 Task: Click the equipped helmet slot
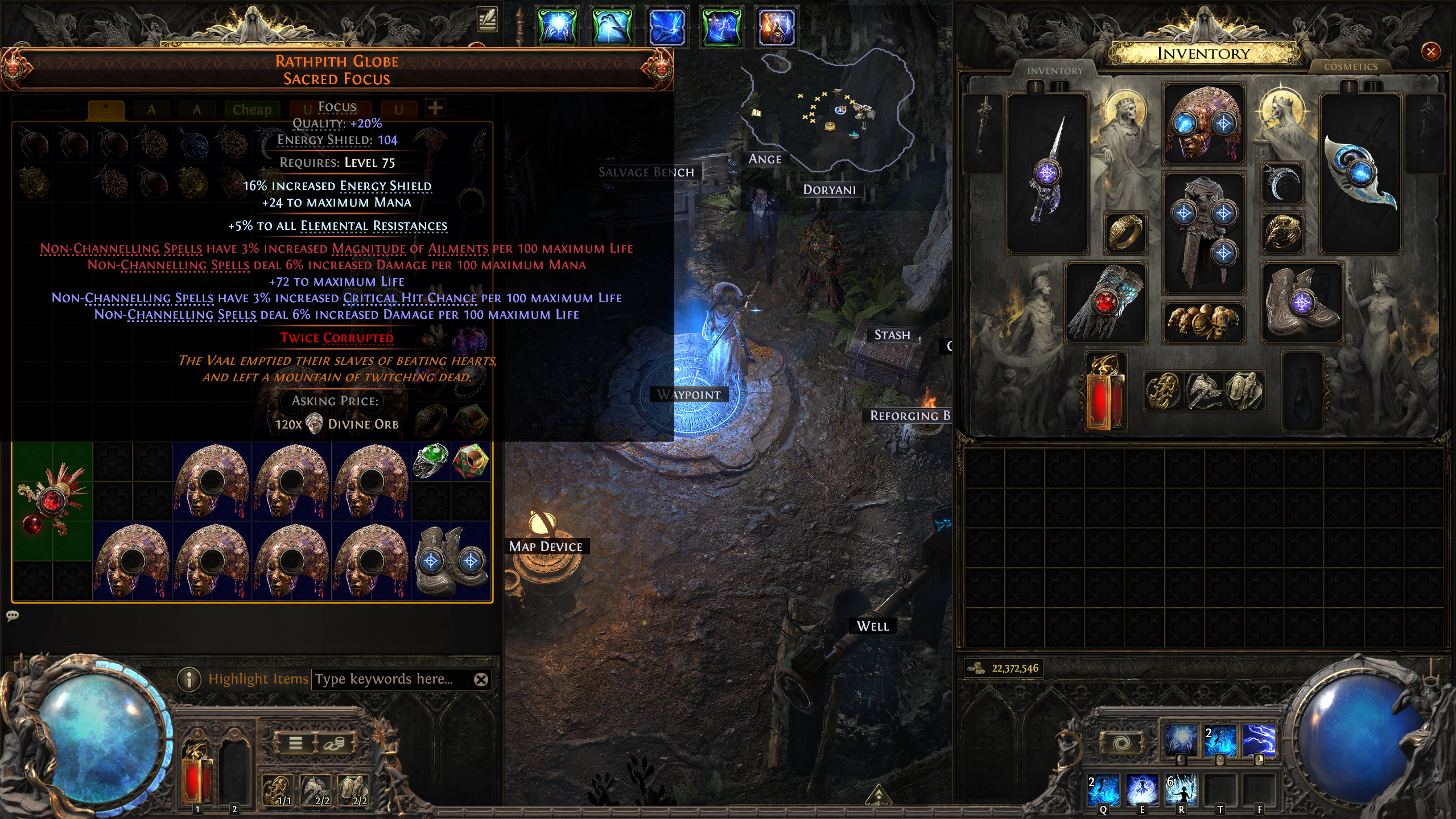tap(1203, 124)
